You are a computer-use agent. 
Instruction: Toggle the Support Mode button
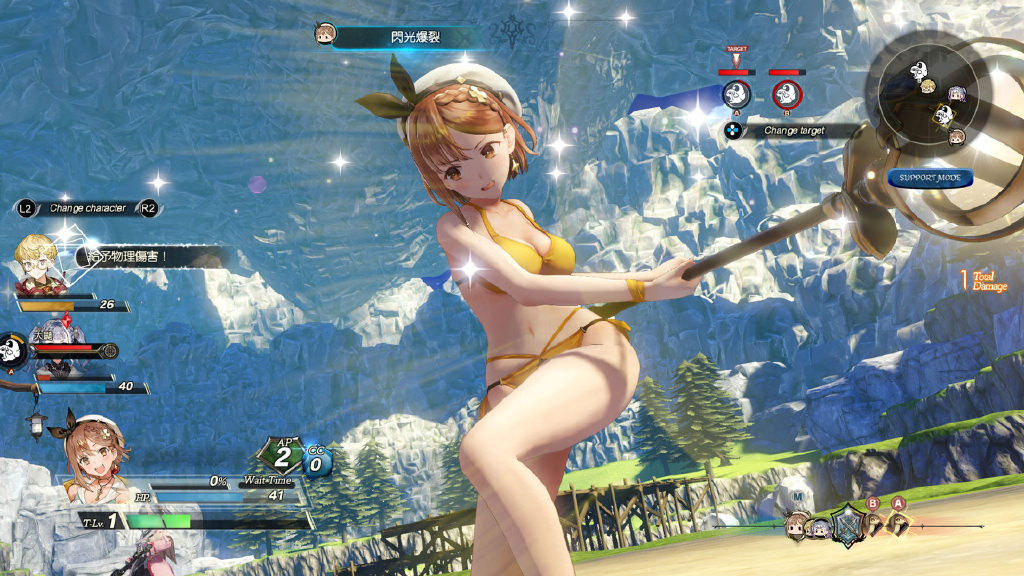pos(929,178)
